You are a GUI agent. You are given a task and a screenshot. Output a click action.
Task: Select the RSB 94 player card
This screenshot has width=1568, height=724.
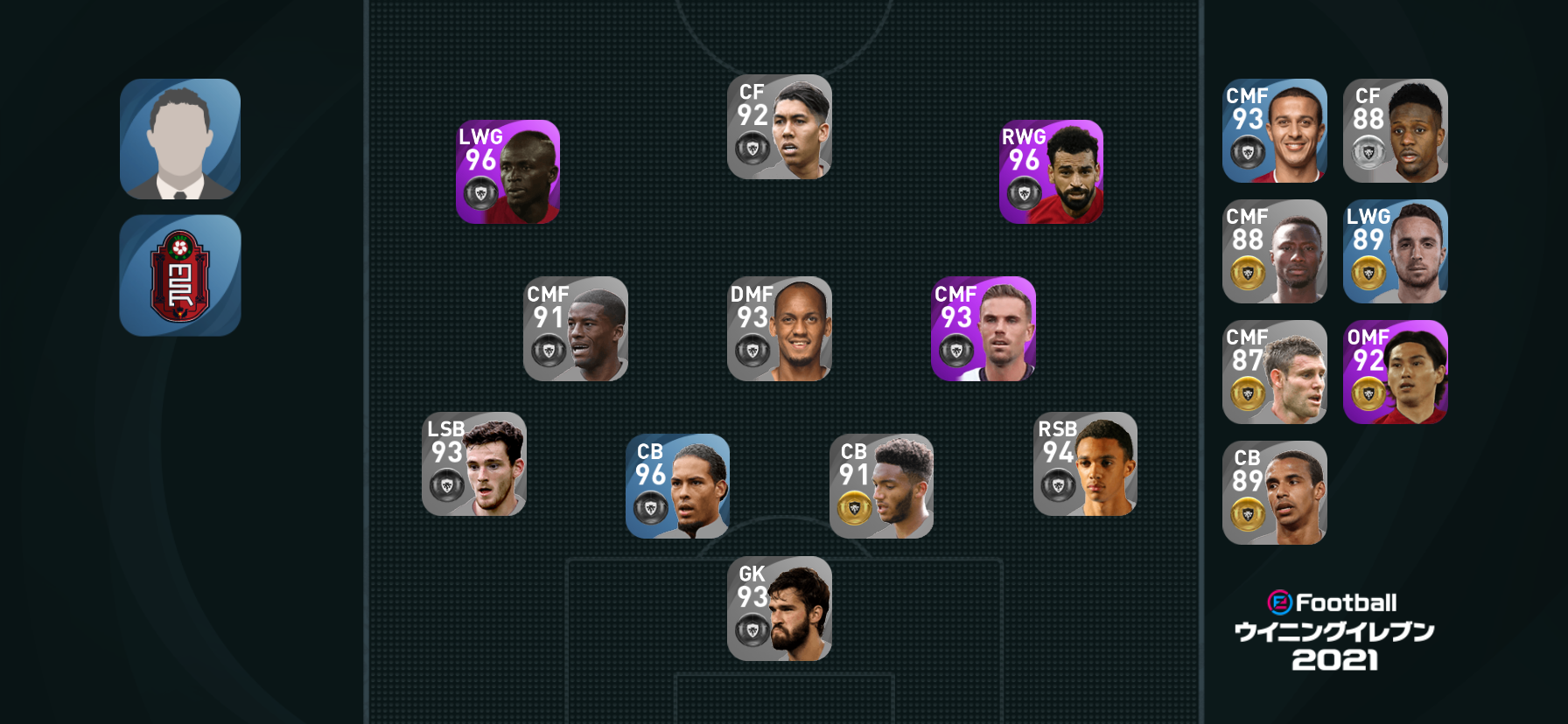coord(1085,464)
